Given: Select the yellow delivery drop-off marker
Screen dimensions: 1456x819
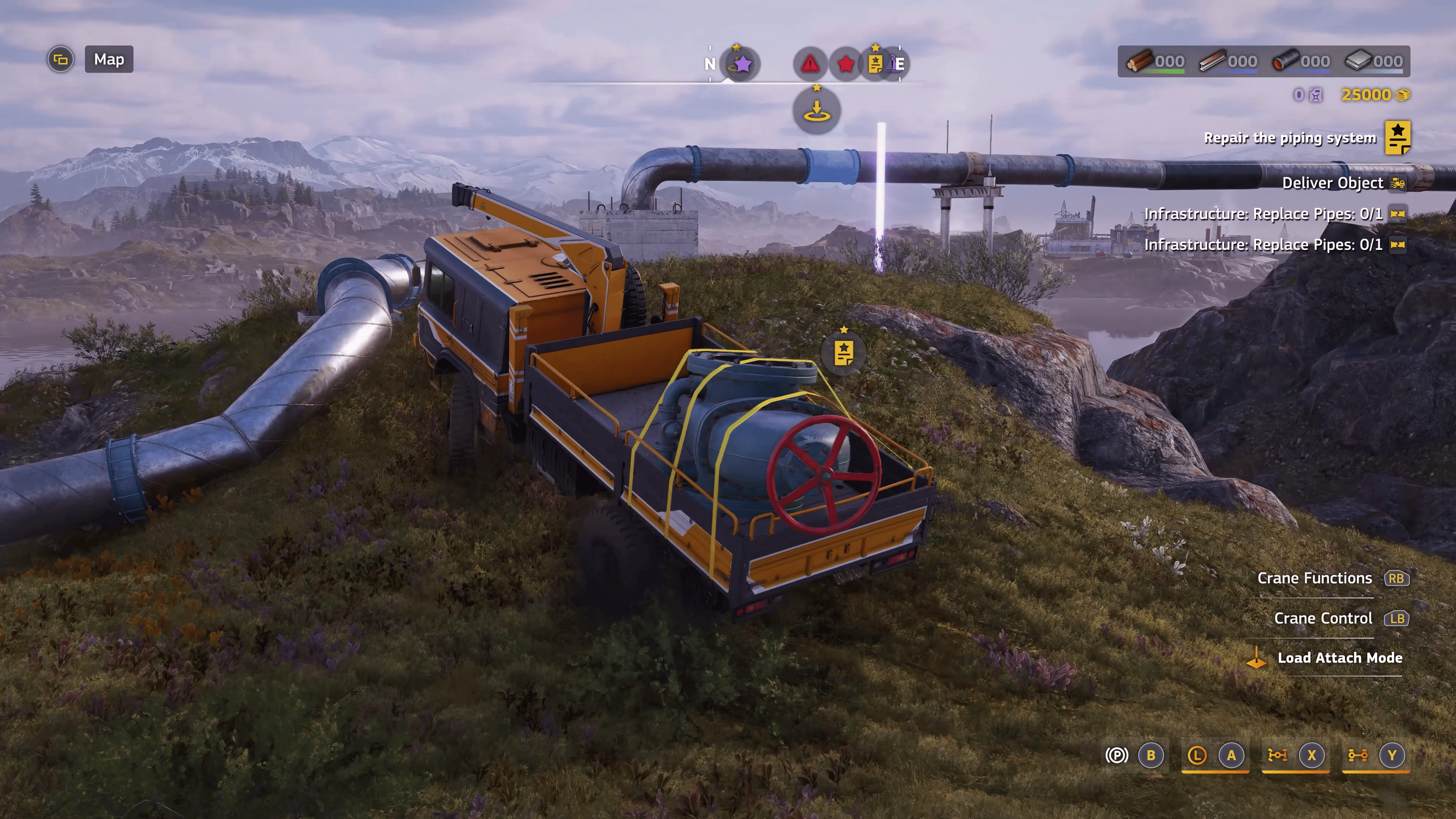Looking at the screenshot, I should pos(816,111).
